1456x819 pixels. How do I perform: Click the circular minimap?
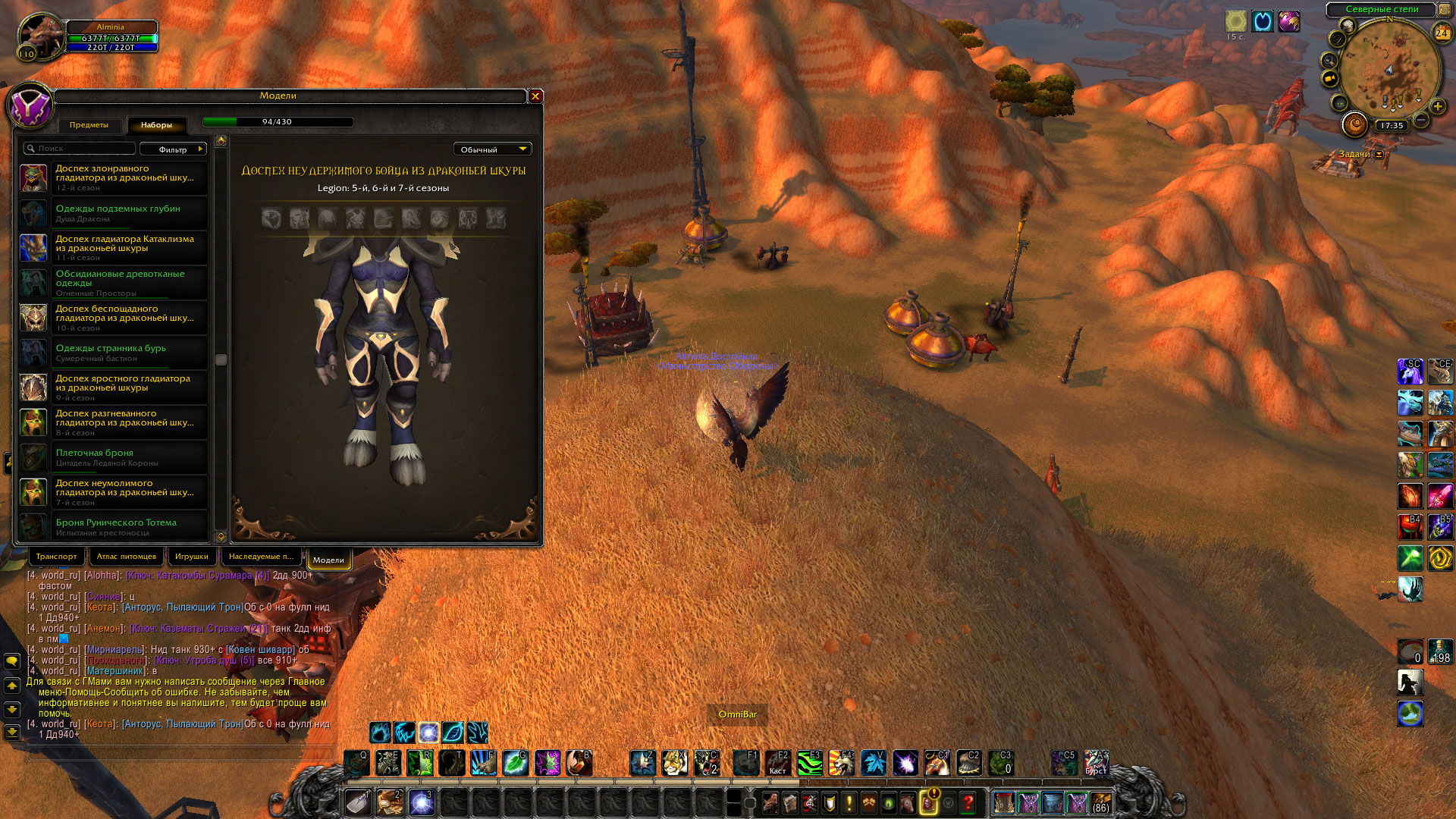point(1388,70)
